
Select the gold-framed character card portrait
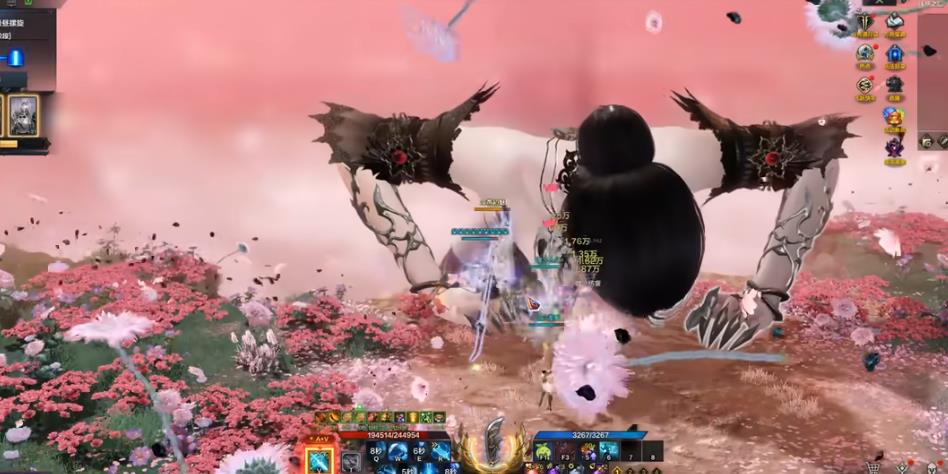pyautogui.click(x=23, y=115)
